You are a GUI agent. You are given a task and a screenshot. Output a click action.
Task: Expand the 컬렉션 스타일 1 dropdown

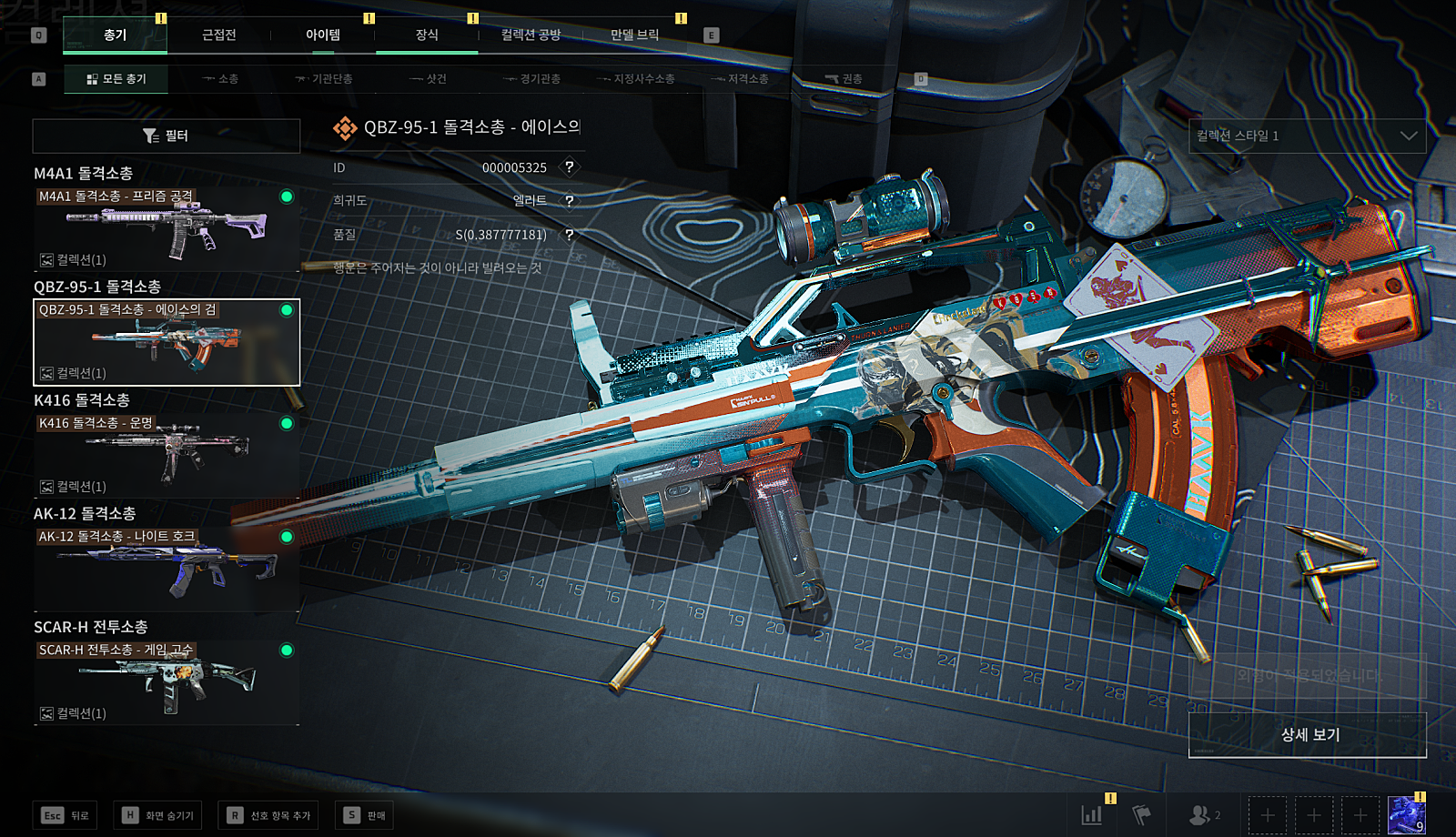point(1307,136)
